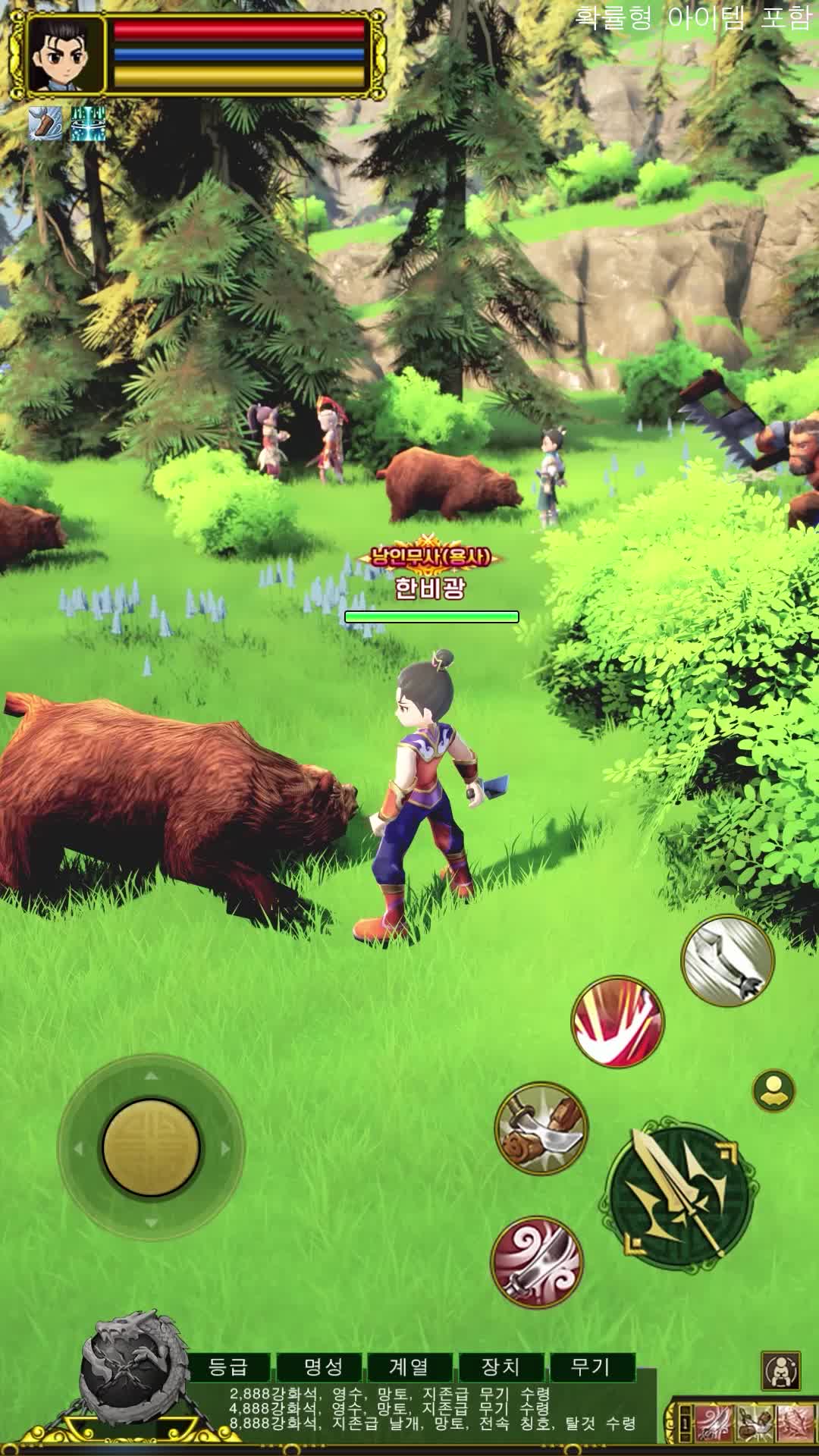Switch to the 등급 tab
819x1456 pixels.
229,1367
